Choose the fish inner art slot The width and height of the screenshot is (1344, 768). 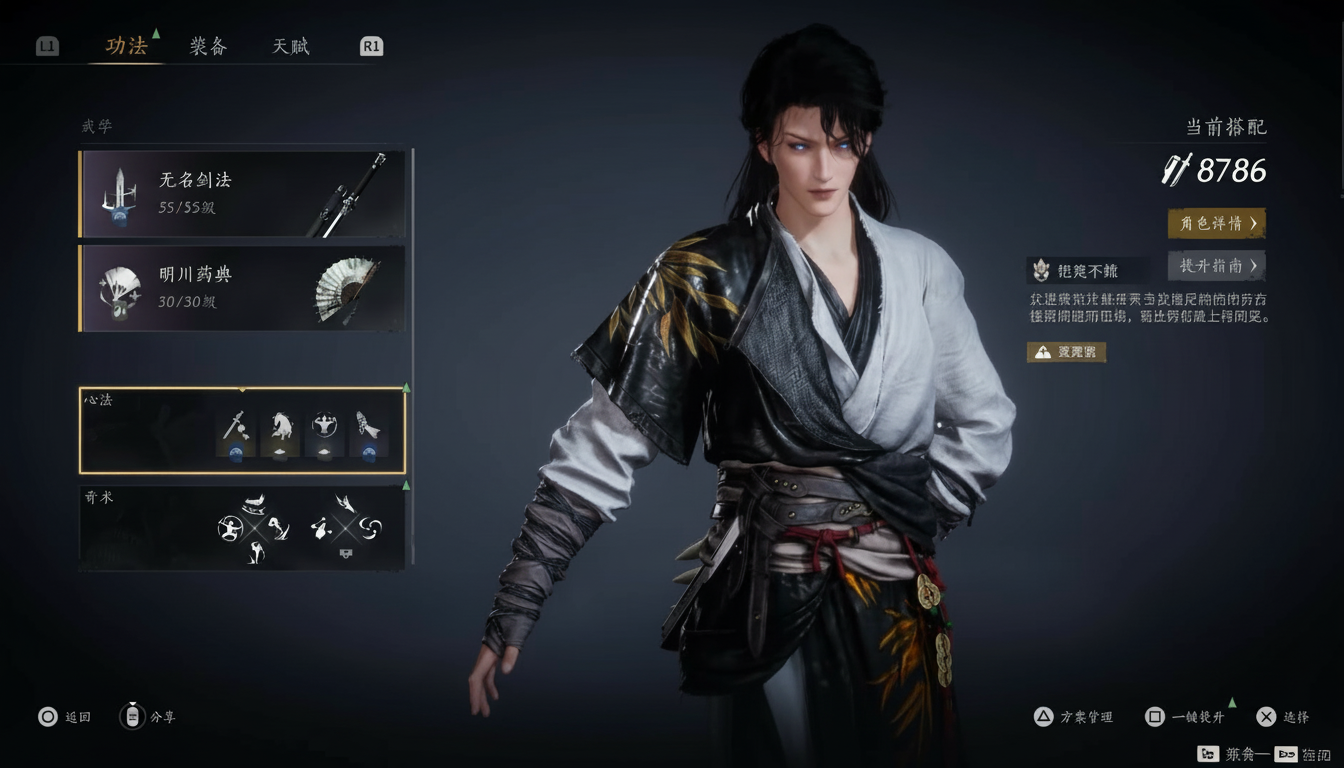pyautogui.click(x=368, y=434)
